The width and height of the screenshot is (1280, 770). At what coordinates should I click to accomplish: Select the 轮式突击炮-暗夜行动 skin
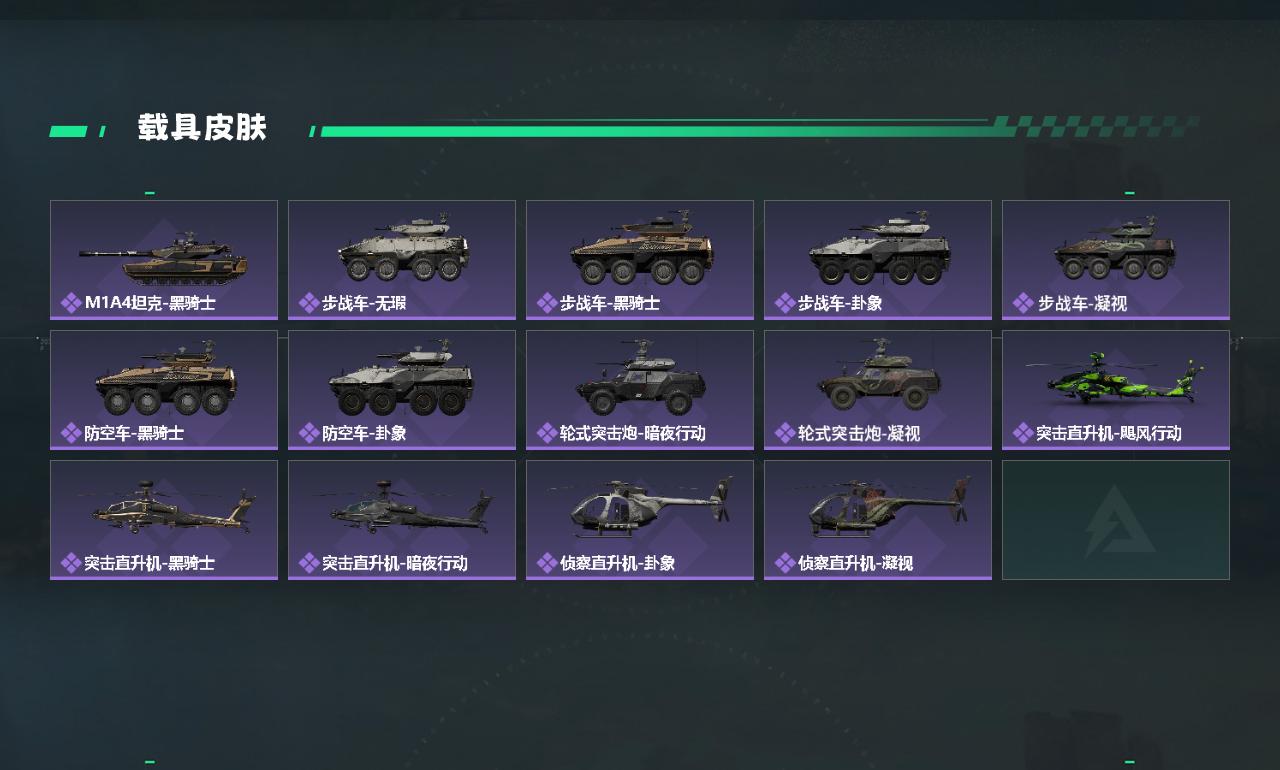(x=640, y=390)
